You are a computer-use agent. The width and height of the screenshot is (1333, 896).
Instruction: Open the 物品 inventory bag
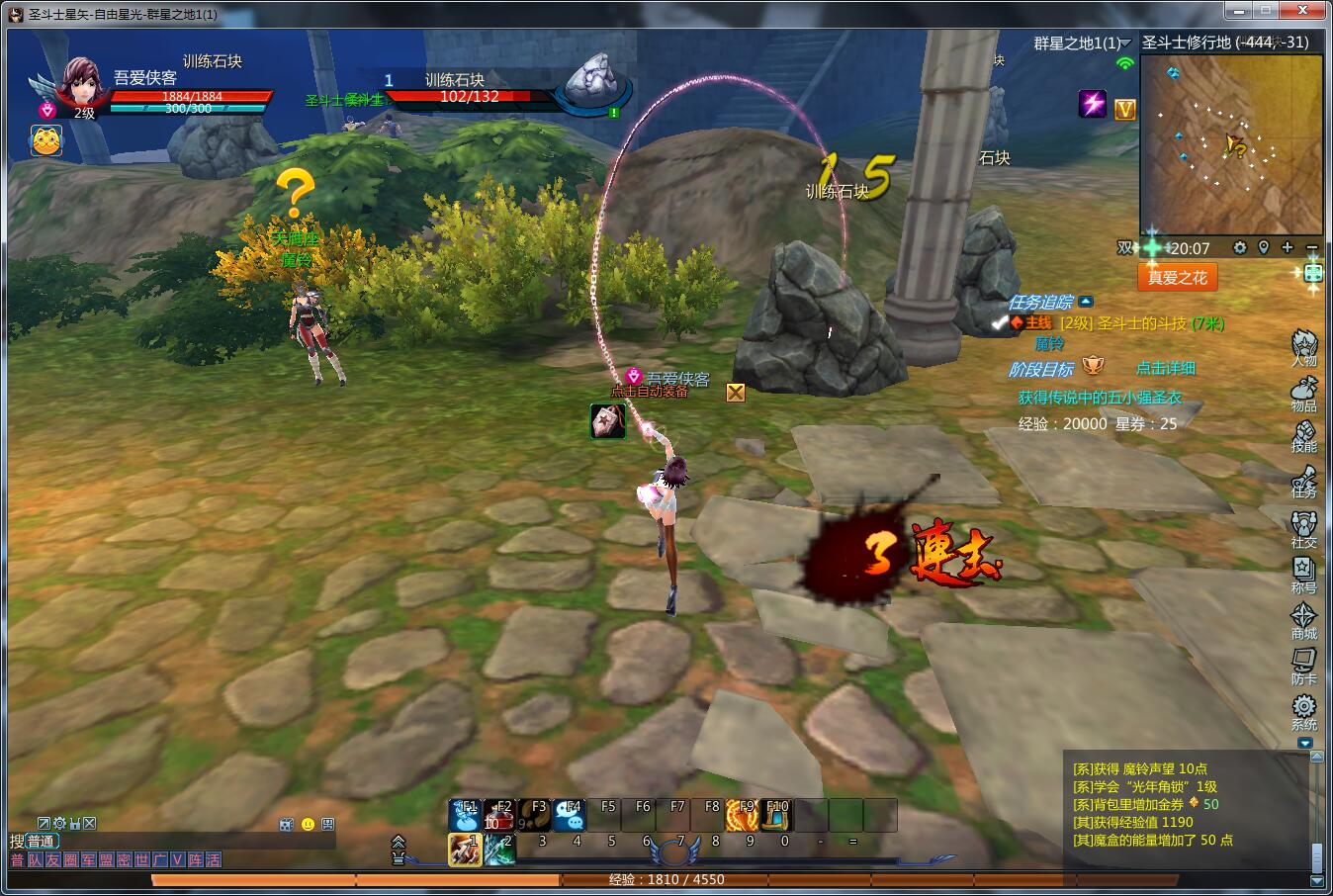click(x=1303, y=393)
